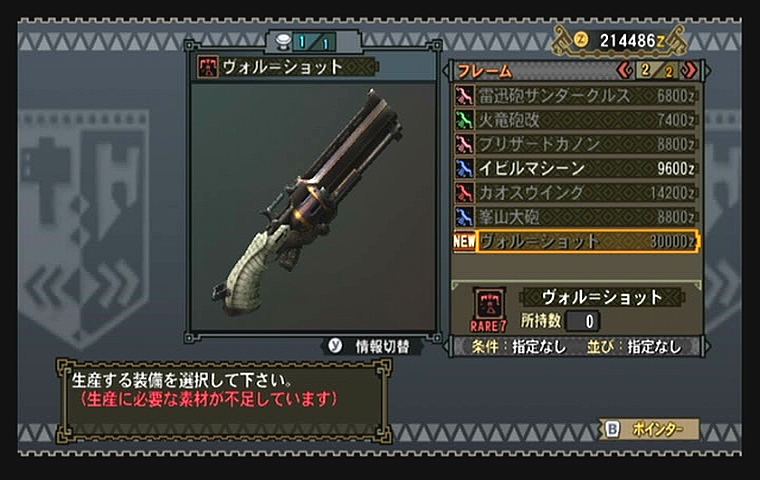Select the カオスウイング frame row
The image size is (760, 480).
tap(575, 192)
